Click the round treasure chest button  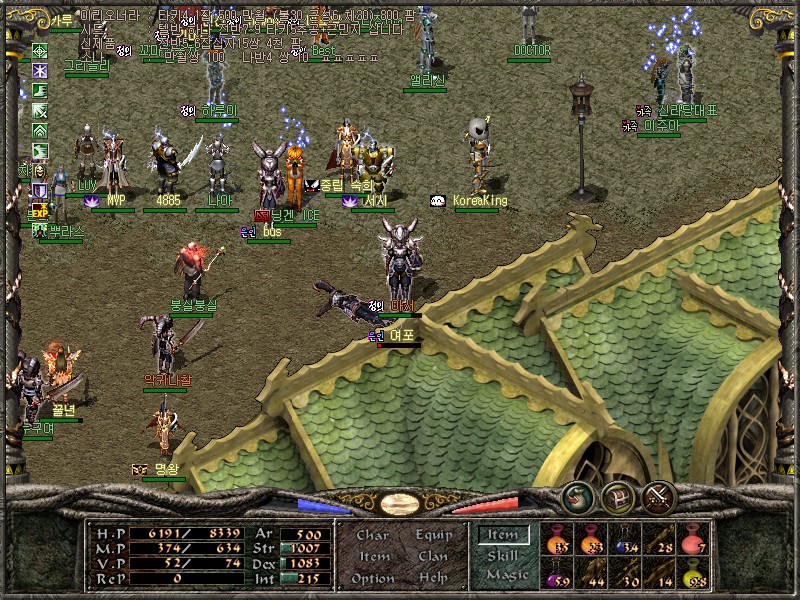pos(618,496)
